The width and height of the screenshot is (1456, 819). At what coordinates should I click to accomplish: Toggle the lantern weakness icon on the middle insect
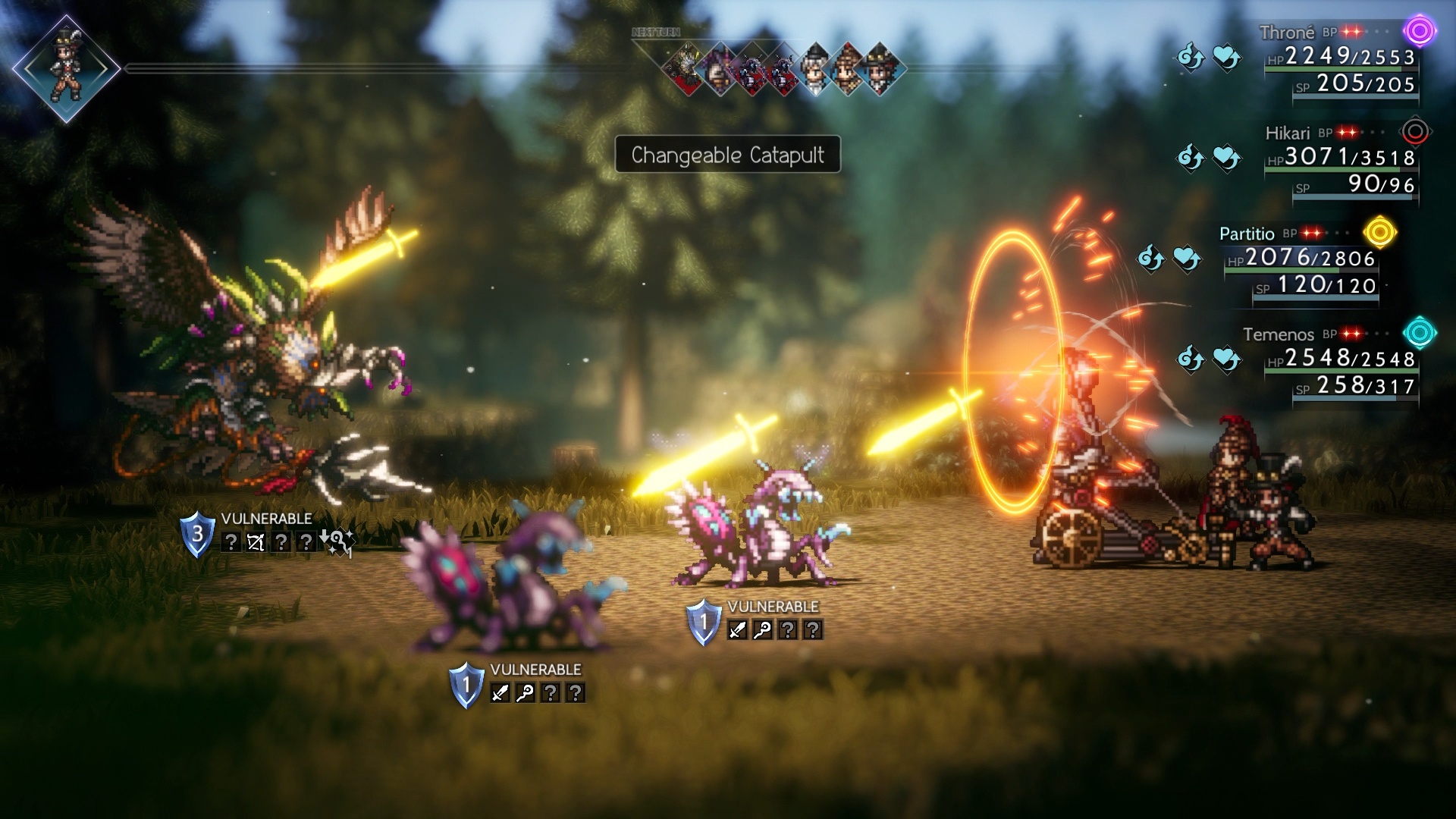[761, 630]
